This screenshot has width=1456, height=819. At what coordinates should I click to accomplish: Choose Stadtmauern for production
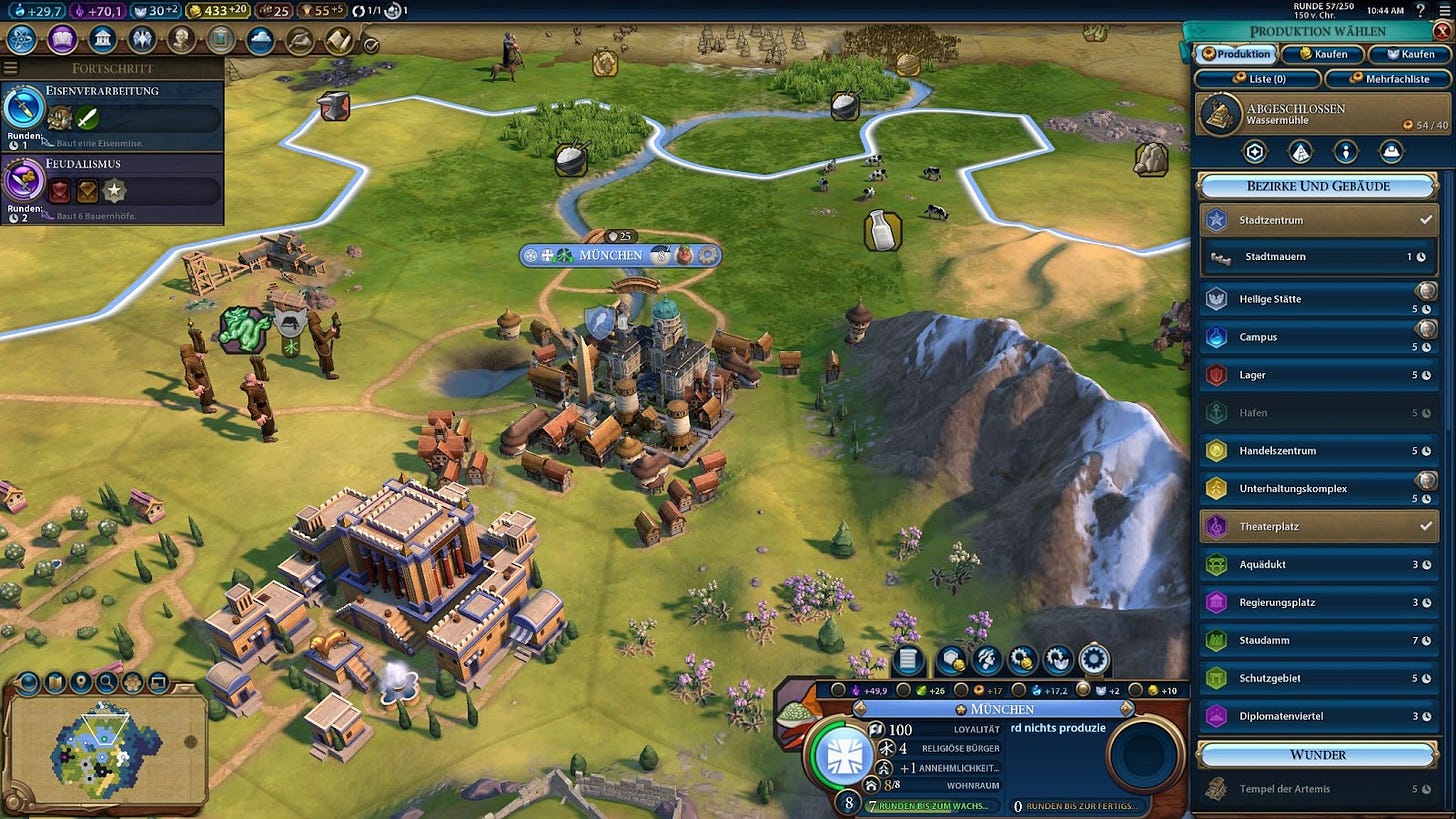[x=1319, y=257]
